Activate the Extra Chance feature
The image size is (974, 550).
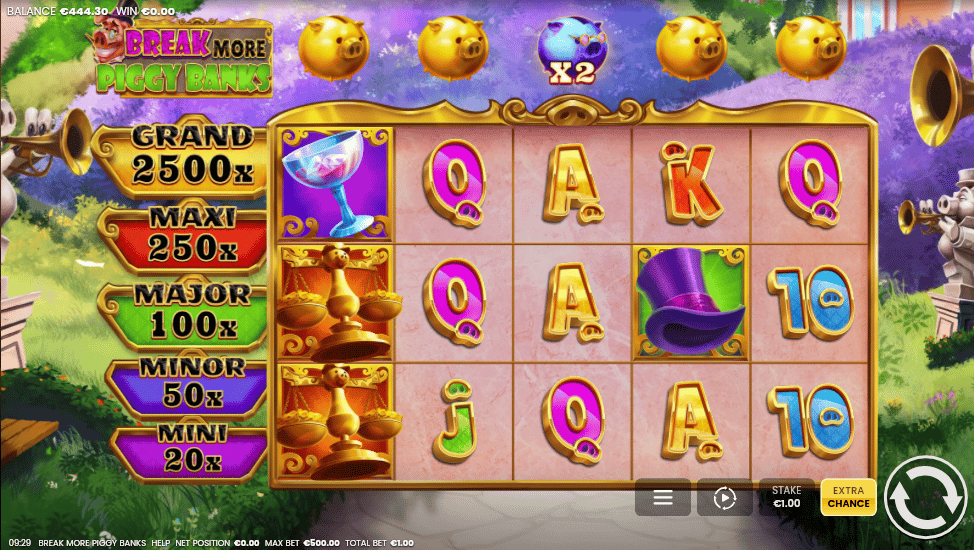point(848,497)
